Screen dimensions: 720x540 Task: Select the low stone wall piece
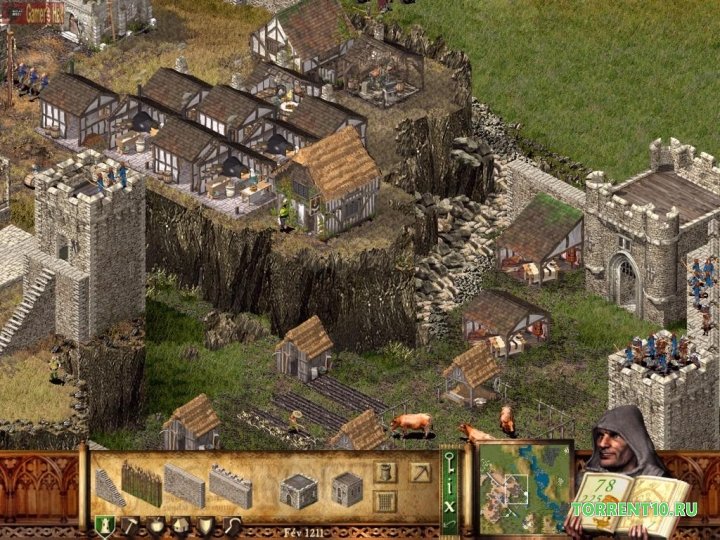[183, 486]
